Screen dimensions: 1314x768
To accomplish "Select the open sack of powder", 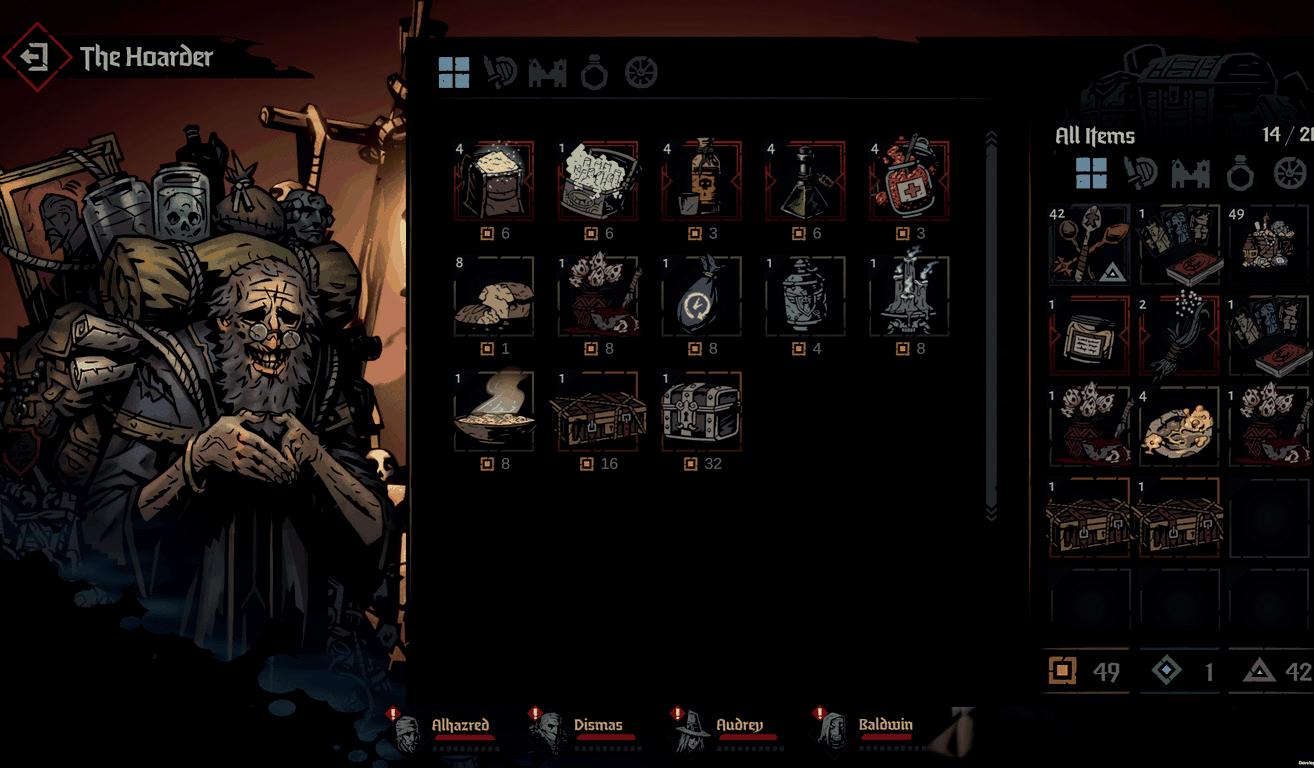I will tap(494, 181).
